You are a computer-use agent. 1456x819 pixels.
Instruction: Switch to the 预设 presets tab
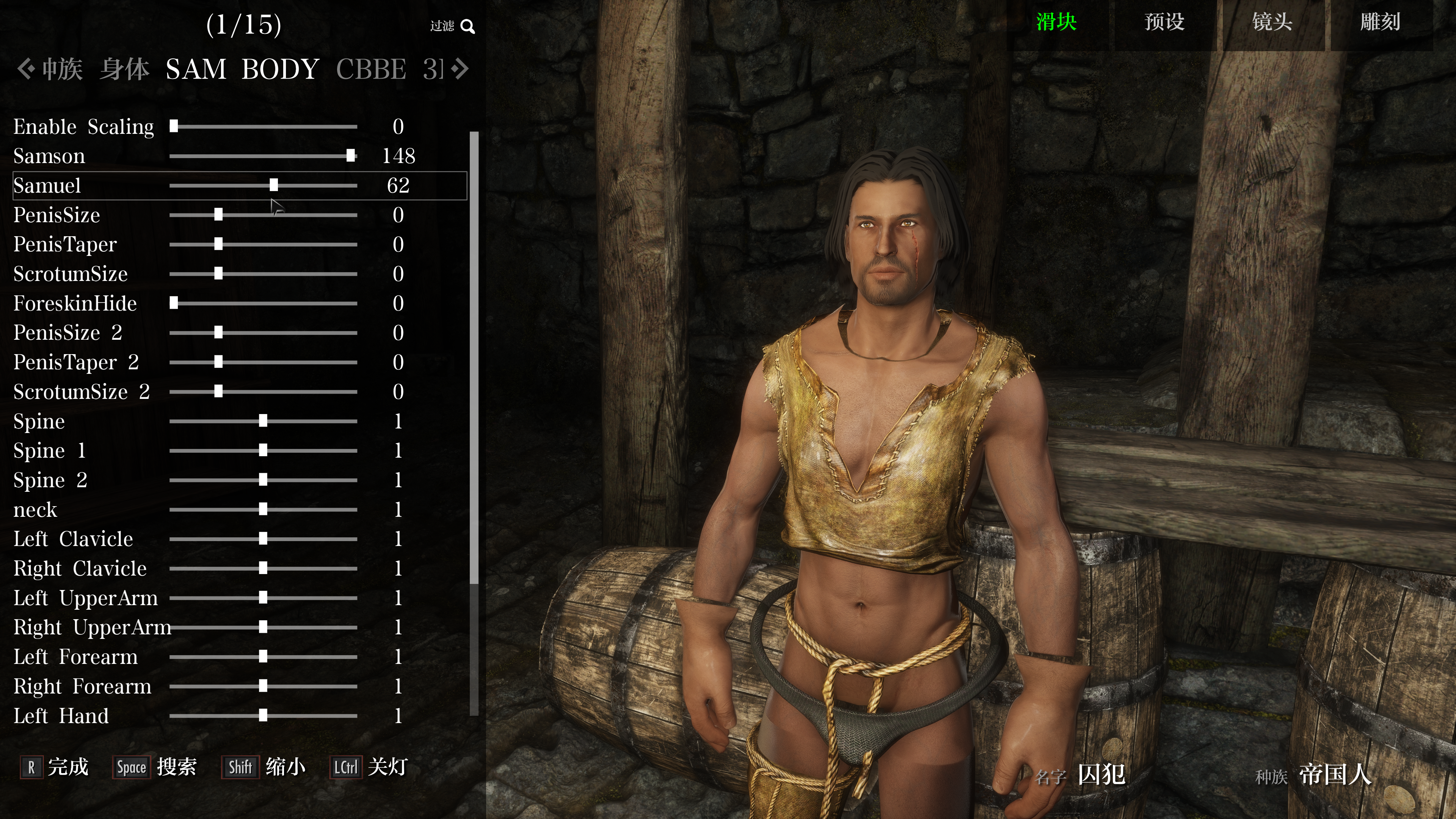click(x=1164, y=23)
